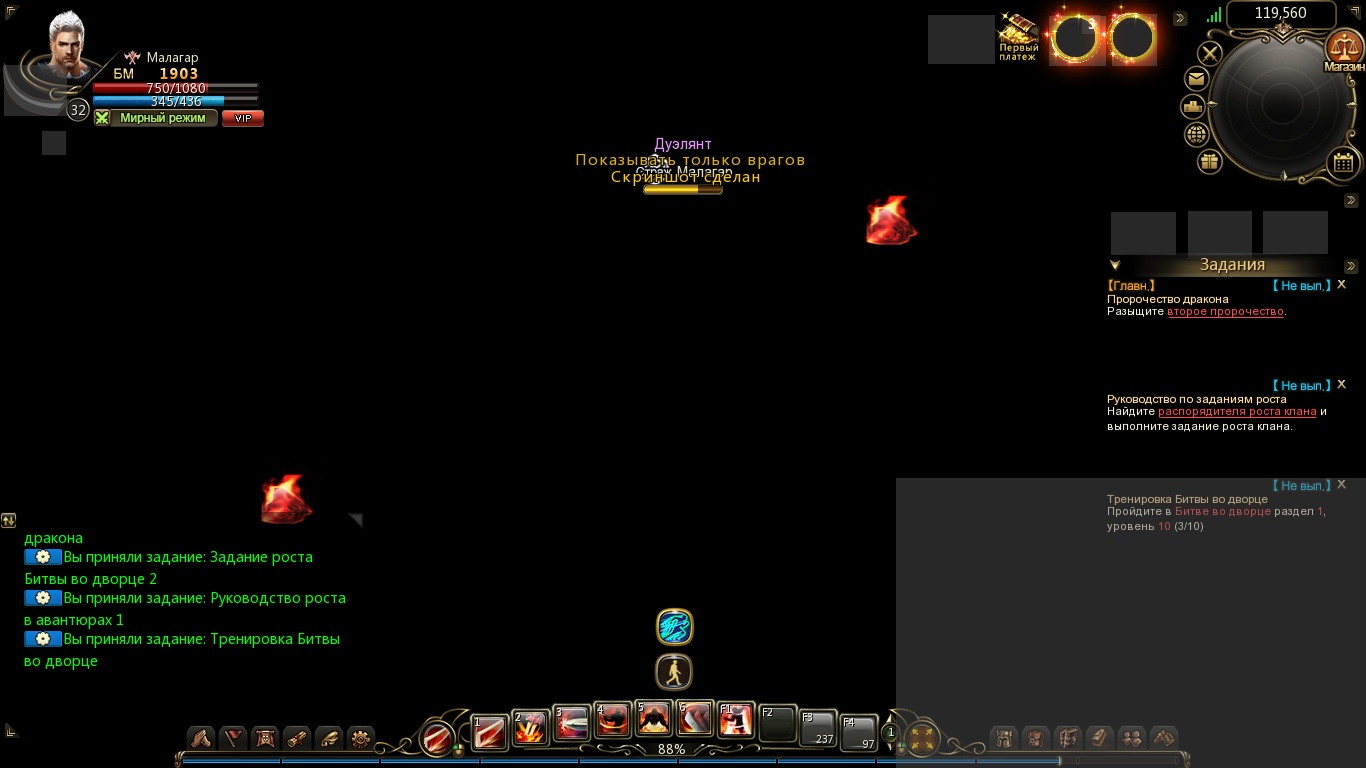Open the mail envelope icon
This screenshot has height=768, width=1366.
1196,78
